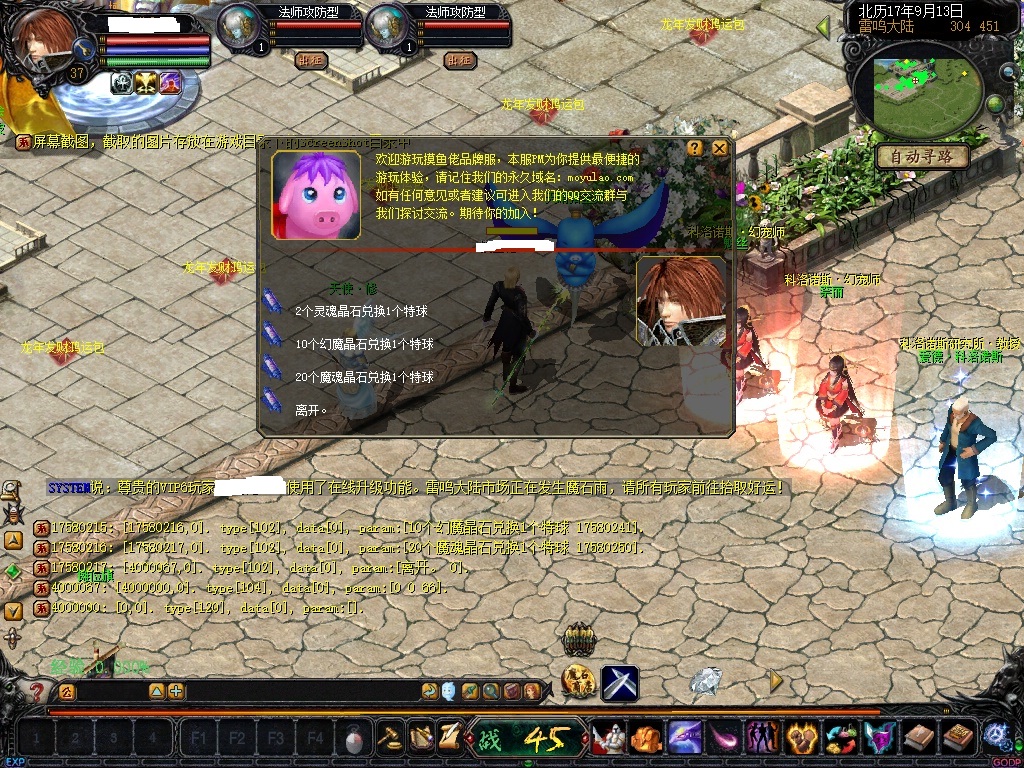Choose 离开 to leave the dialogue
1024x768 pixels.
[311, 410]
